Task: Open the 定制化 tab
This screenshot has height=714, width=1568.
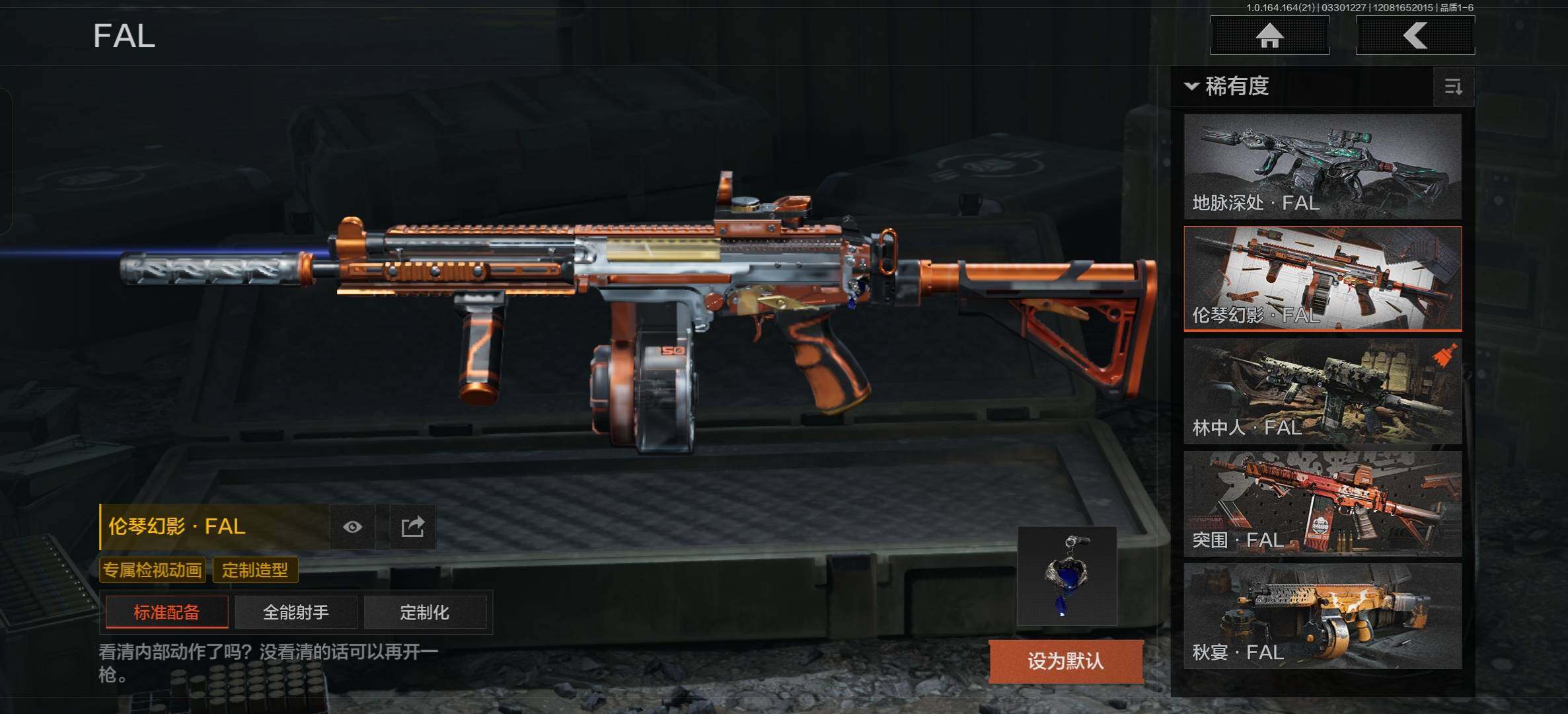Action: [x=424, y=612]
